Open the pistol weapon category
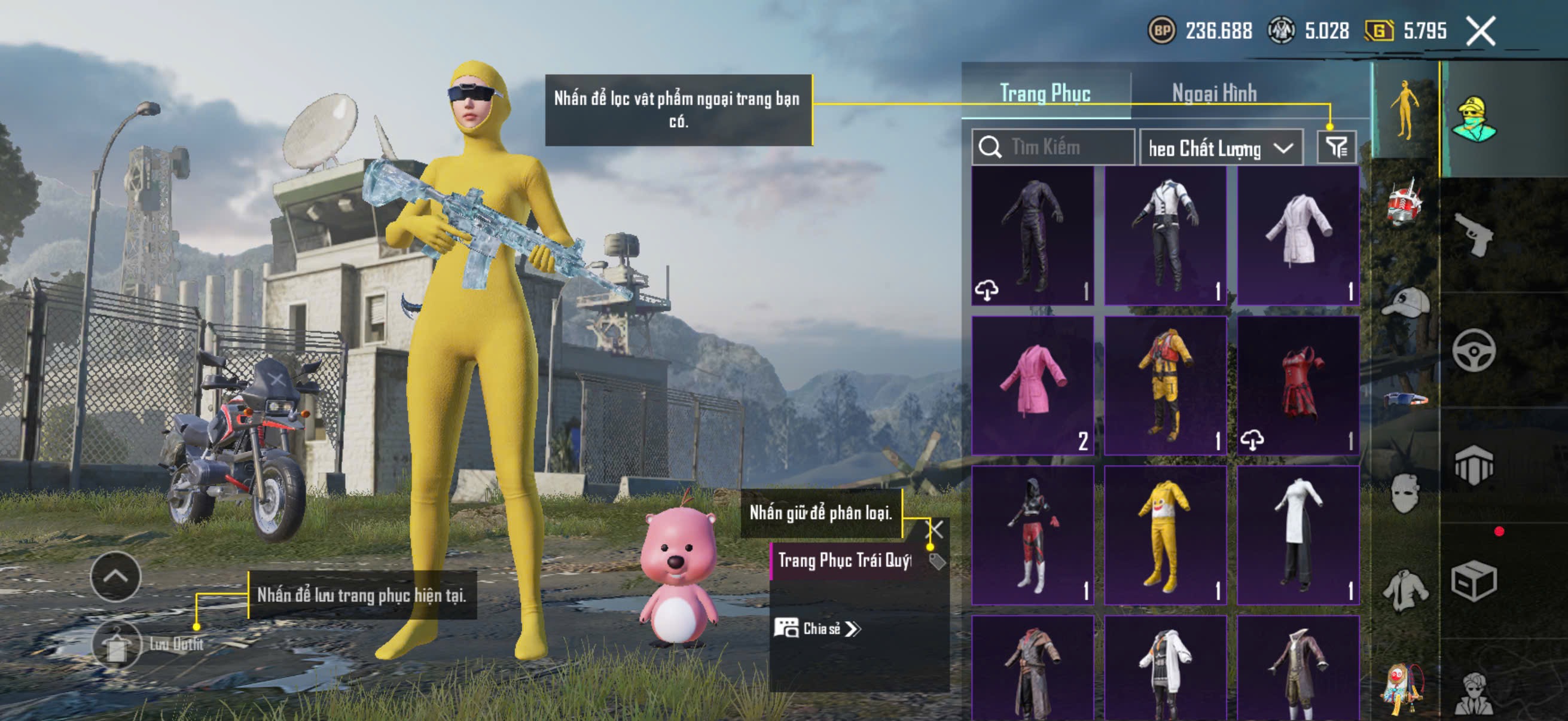This screenshot has height=721, width=1568. 1473,235
